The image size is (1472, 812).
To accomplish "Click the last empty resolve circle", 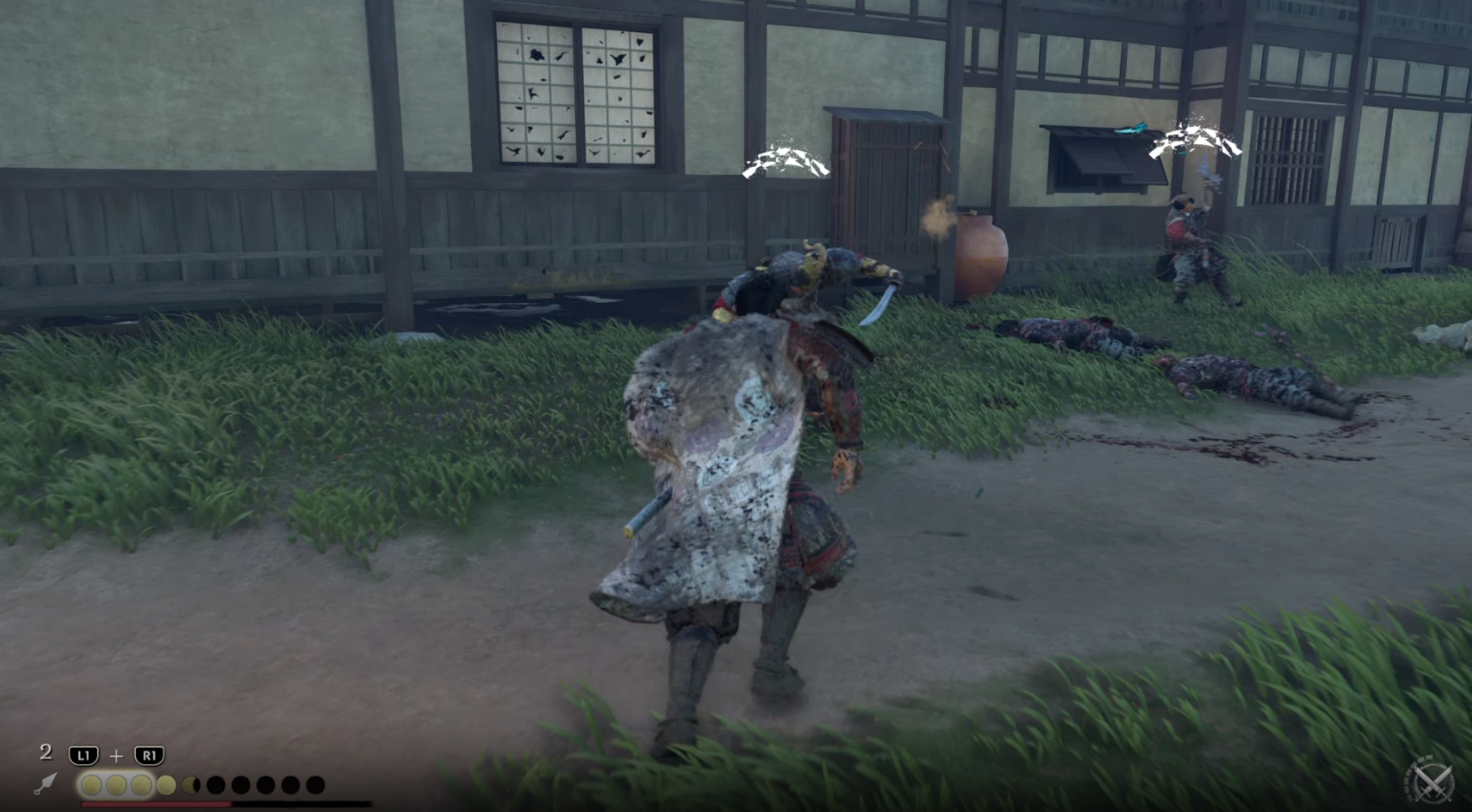I will [316, 785].
